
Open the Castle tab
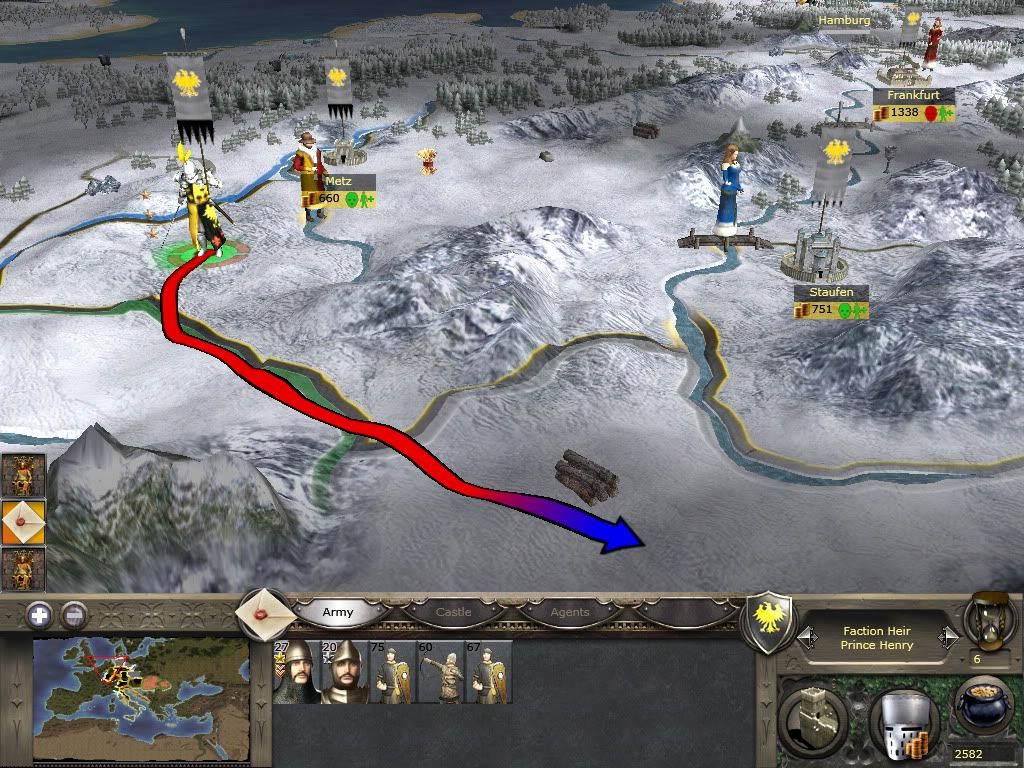[x=453, y=612]
